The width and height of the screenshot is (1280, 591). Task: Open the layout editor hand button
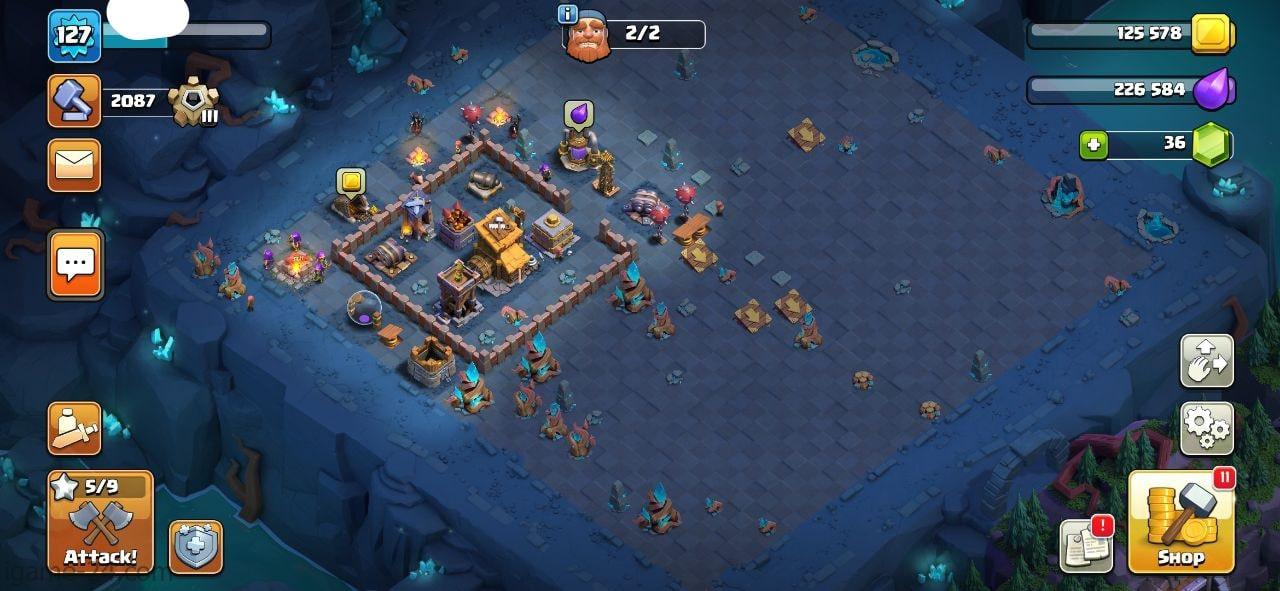click(1206, 360)
